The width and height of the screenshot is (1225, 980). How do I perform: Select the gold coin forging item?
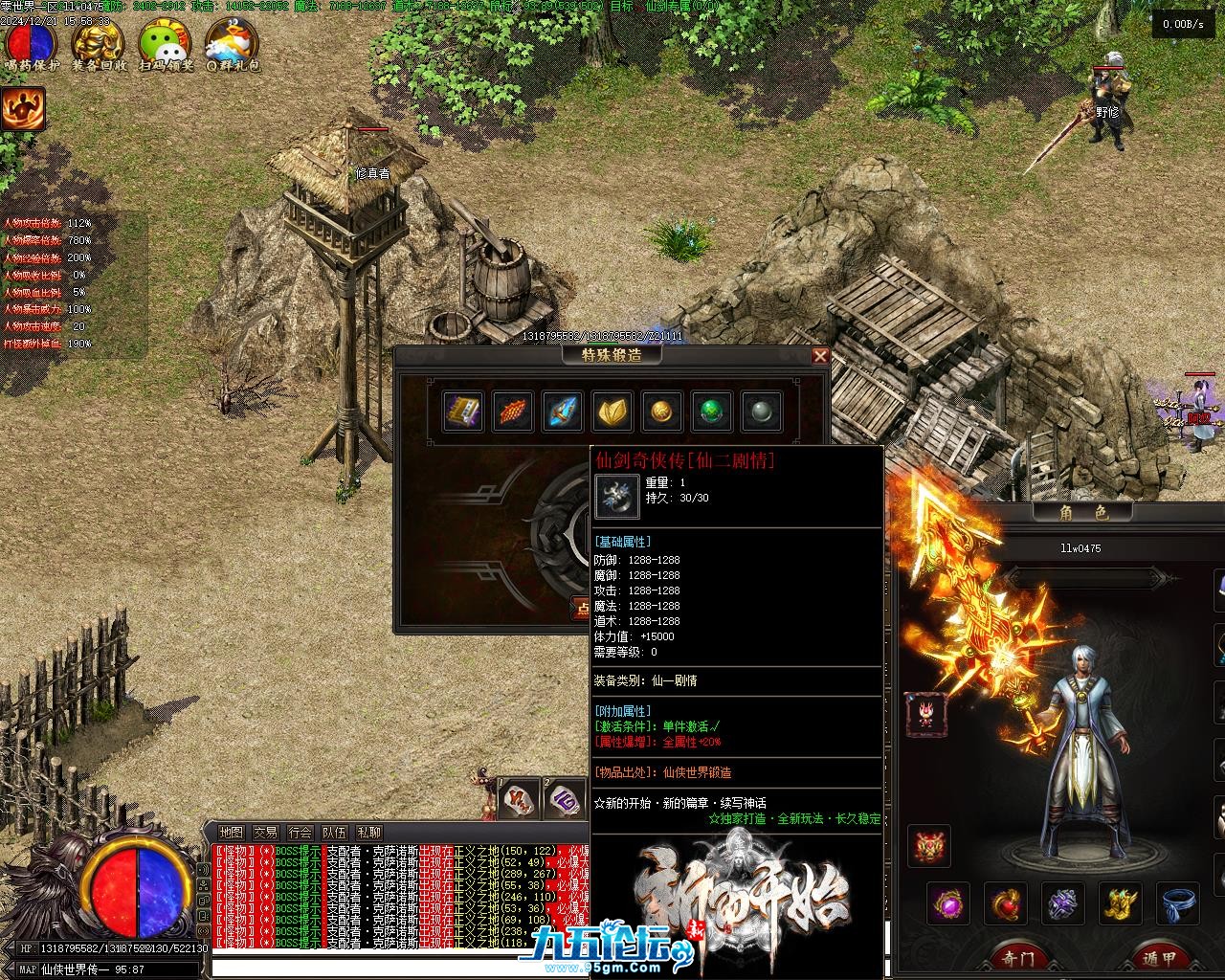tap(662, 412)
